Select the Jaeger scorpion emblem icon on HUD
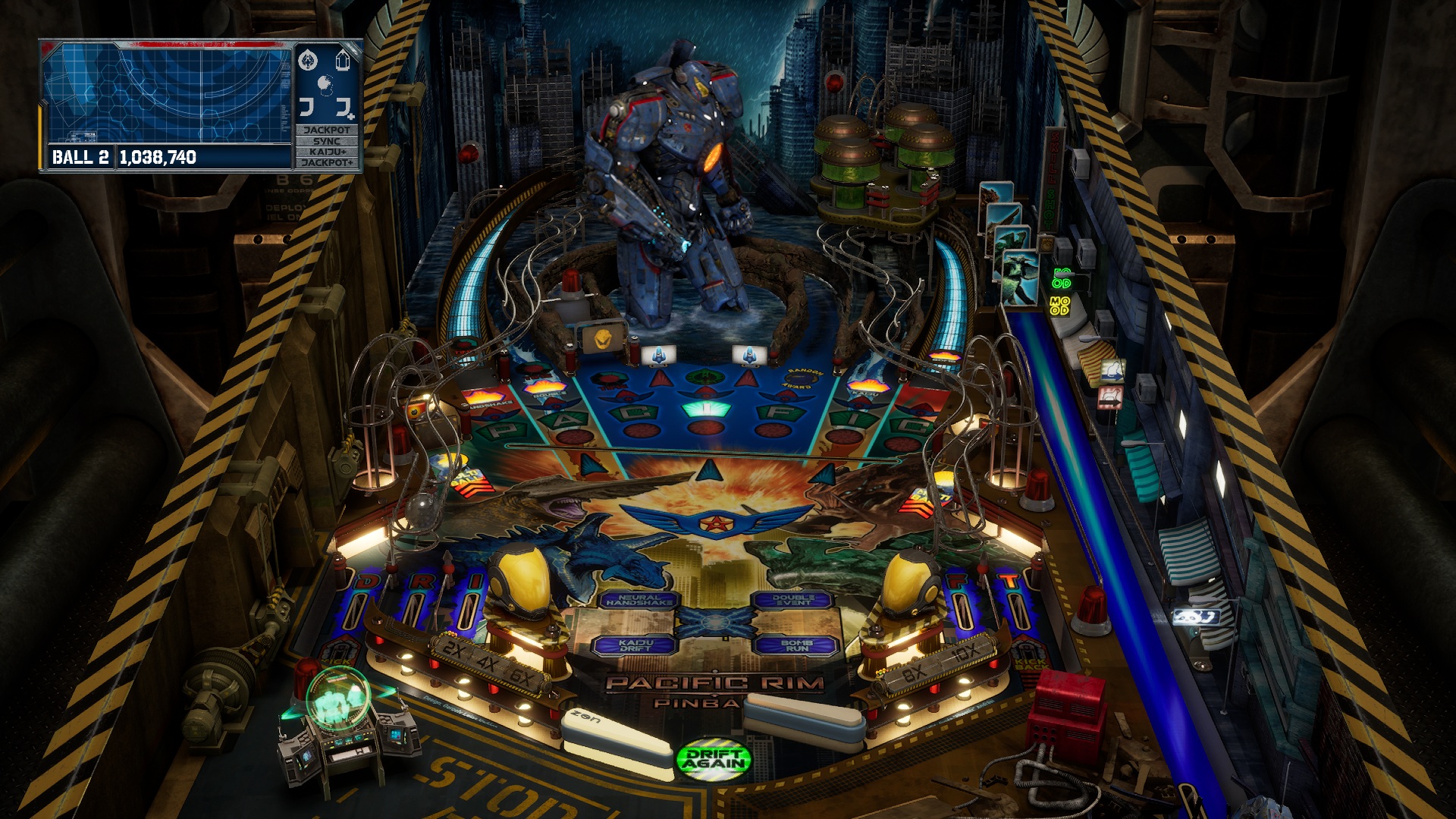Image resolution: width=1456 pixels, height=819 pixels. pyautogui.click(x=308, y=61)
